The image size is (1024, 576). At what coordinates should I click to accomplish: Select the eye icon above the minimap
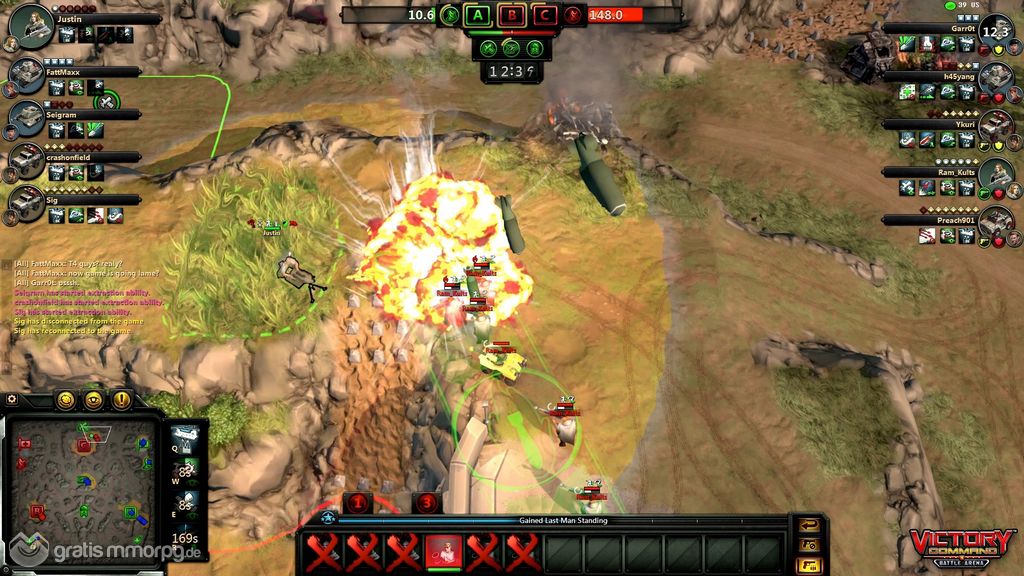94,400
